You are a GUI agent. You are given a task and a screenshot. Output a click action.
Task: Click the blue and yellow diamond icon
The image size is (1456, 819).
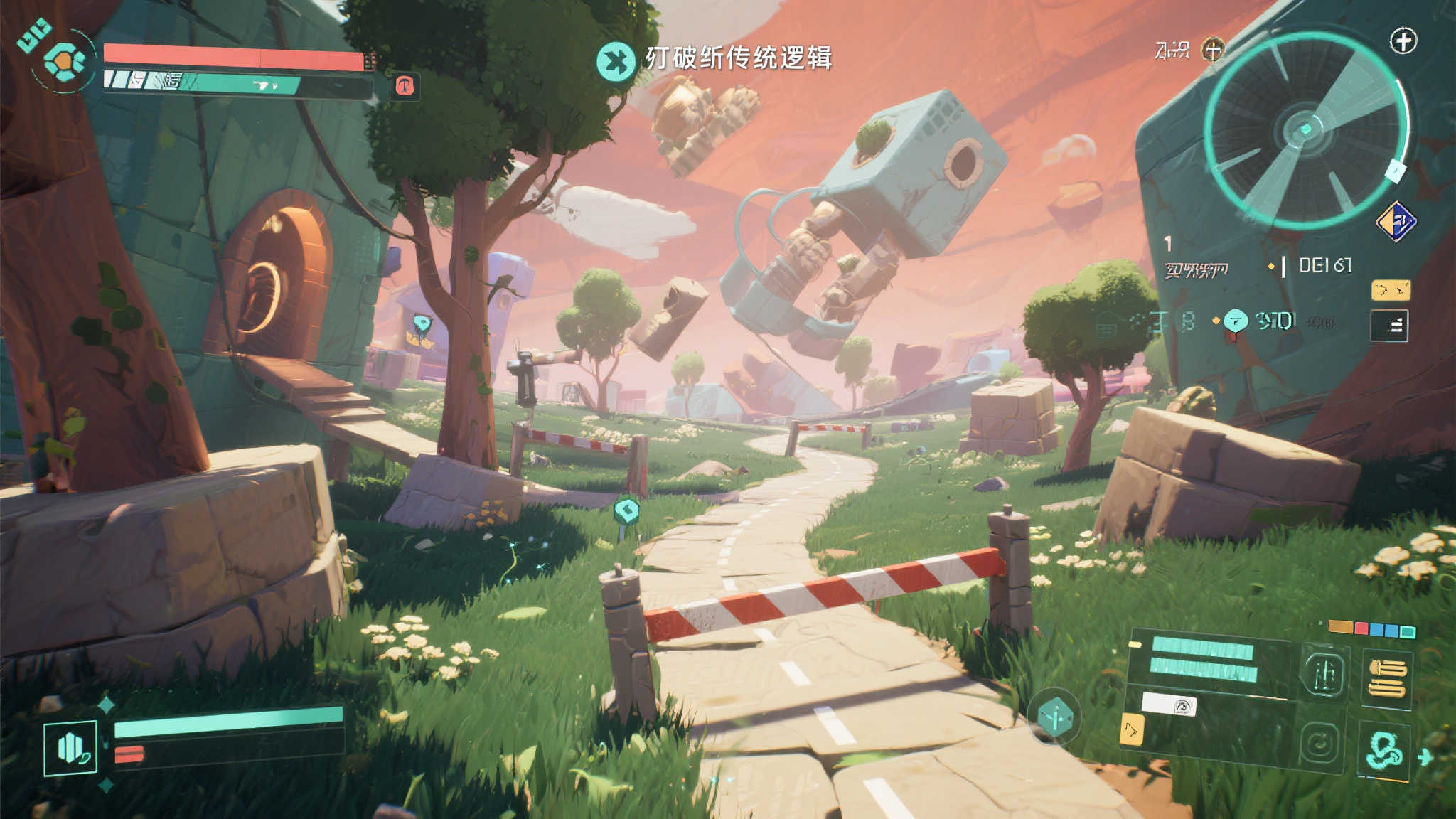point(1396,222)
